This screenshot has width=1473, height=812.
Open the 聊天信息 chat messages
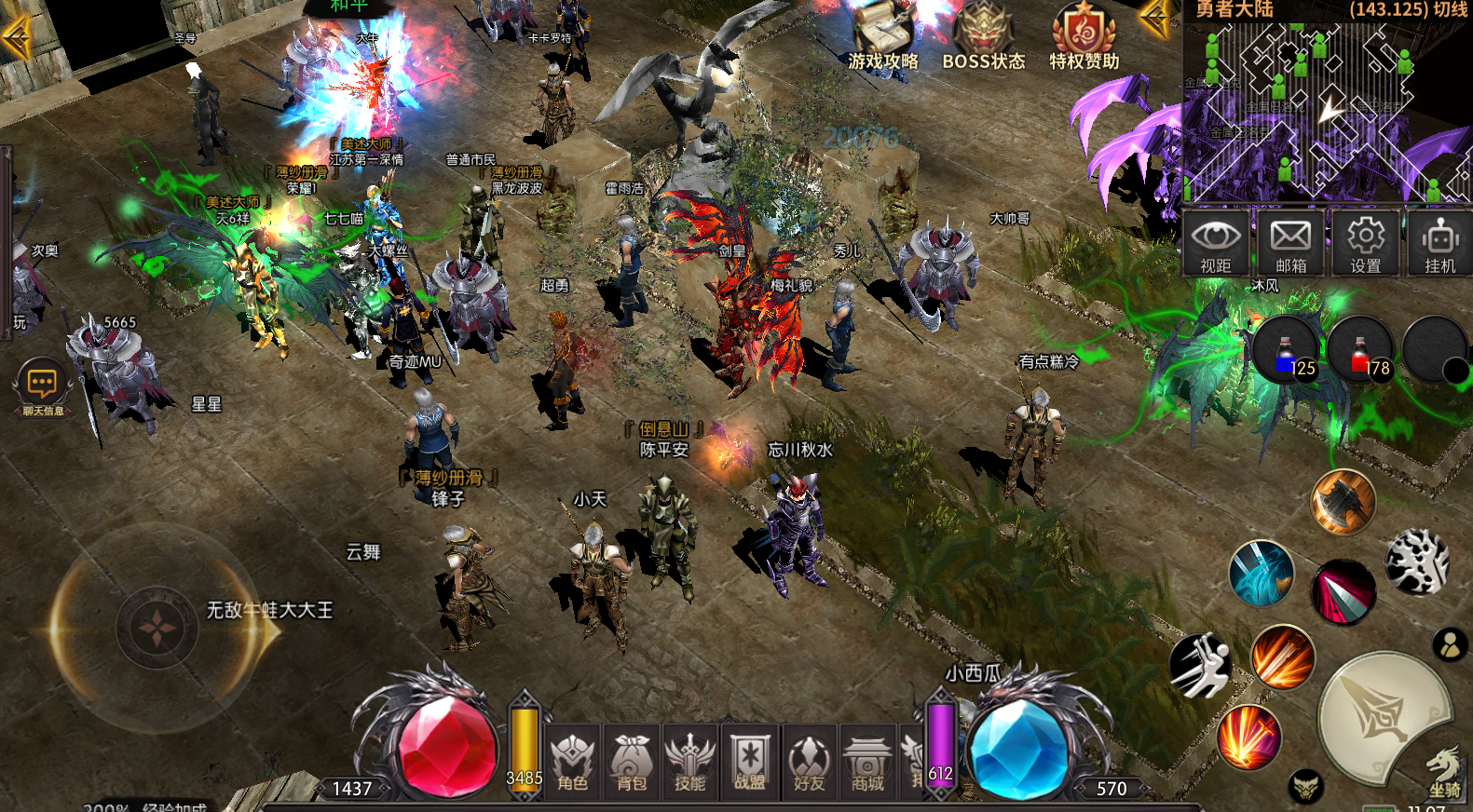click(x=43, y=387)
